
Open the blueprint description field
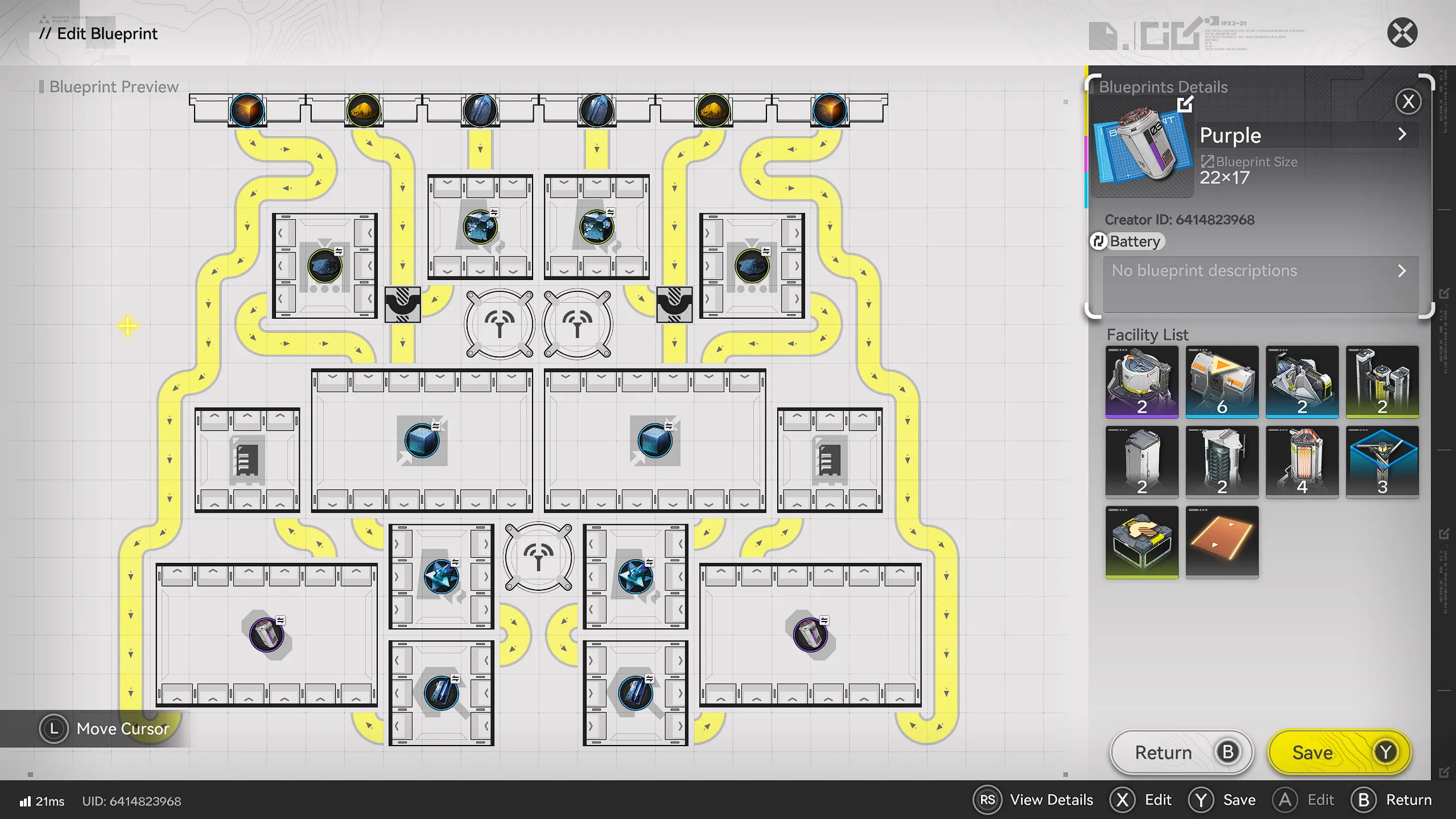pyautogui.click(x=1260, y=271)
